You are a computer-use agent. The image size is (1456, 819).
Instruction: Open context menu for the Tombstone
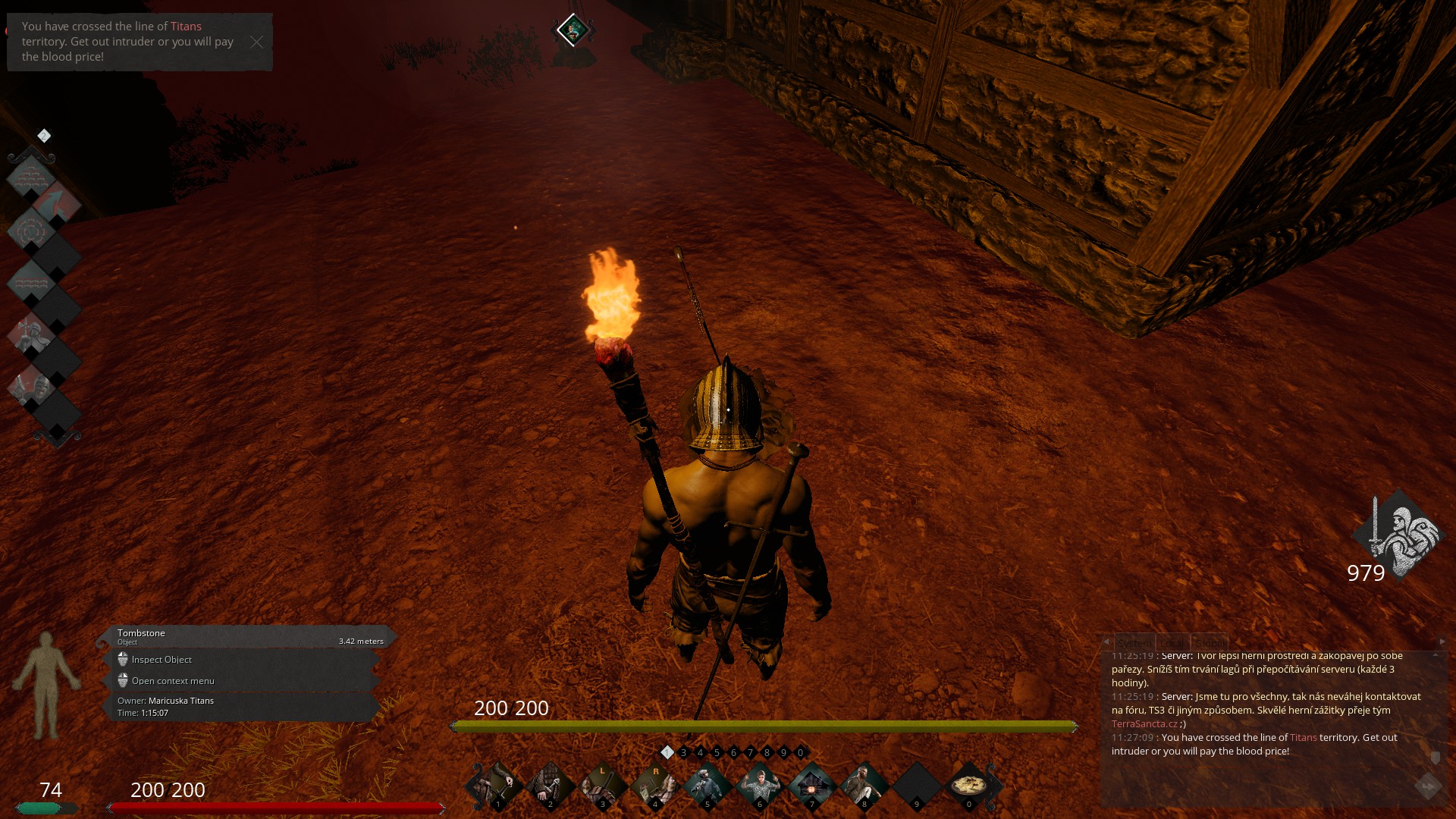[173, 681]
